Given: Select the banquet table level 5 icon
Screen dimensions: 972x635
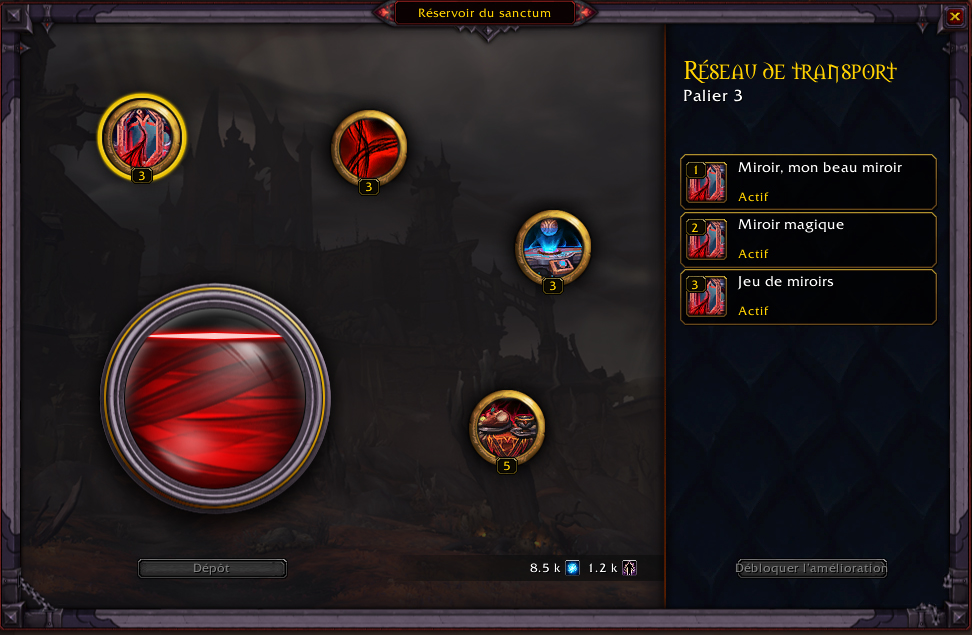Looking at the screenshot, I should [x=507, y=427].
